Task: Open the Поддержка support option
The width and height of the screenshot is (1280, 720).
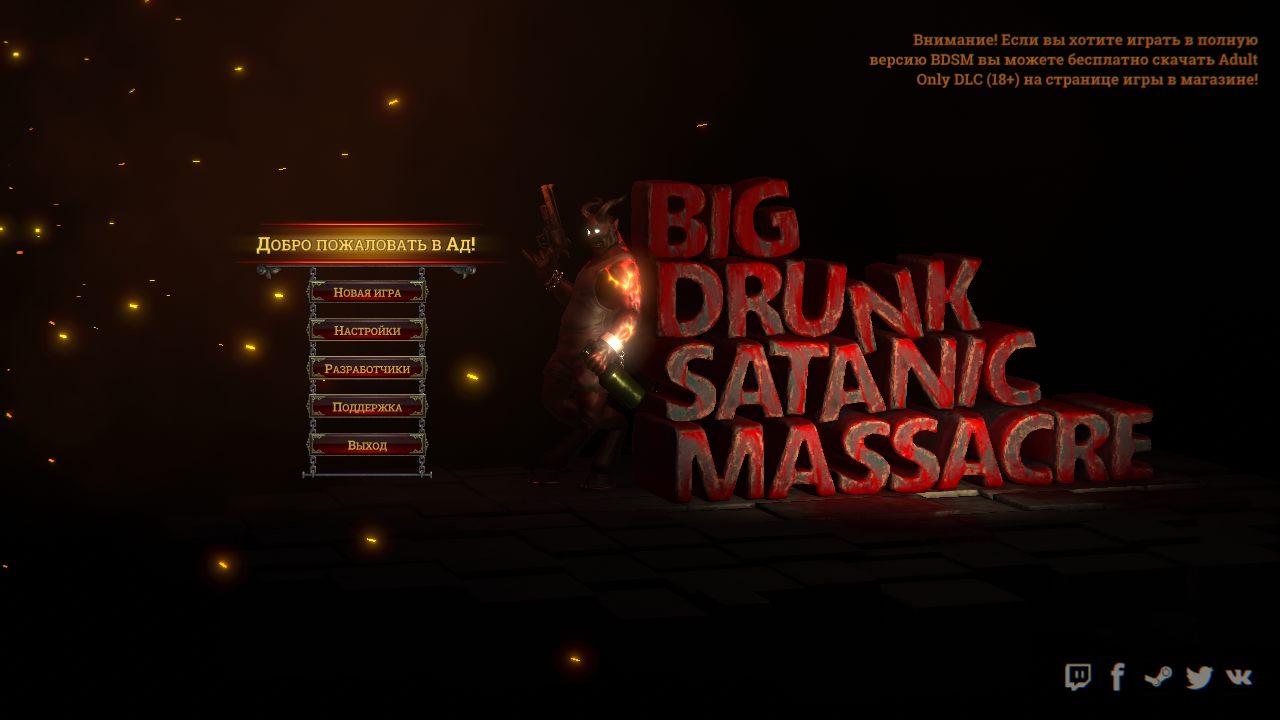Action: tap(366, 406)
